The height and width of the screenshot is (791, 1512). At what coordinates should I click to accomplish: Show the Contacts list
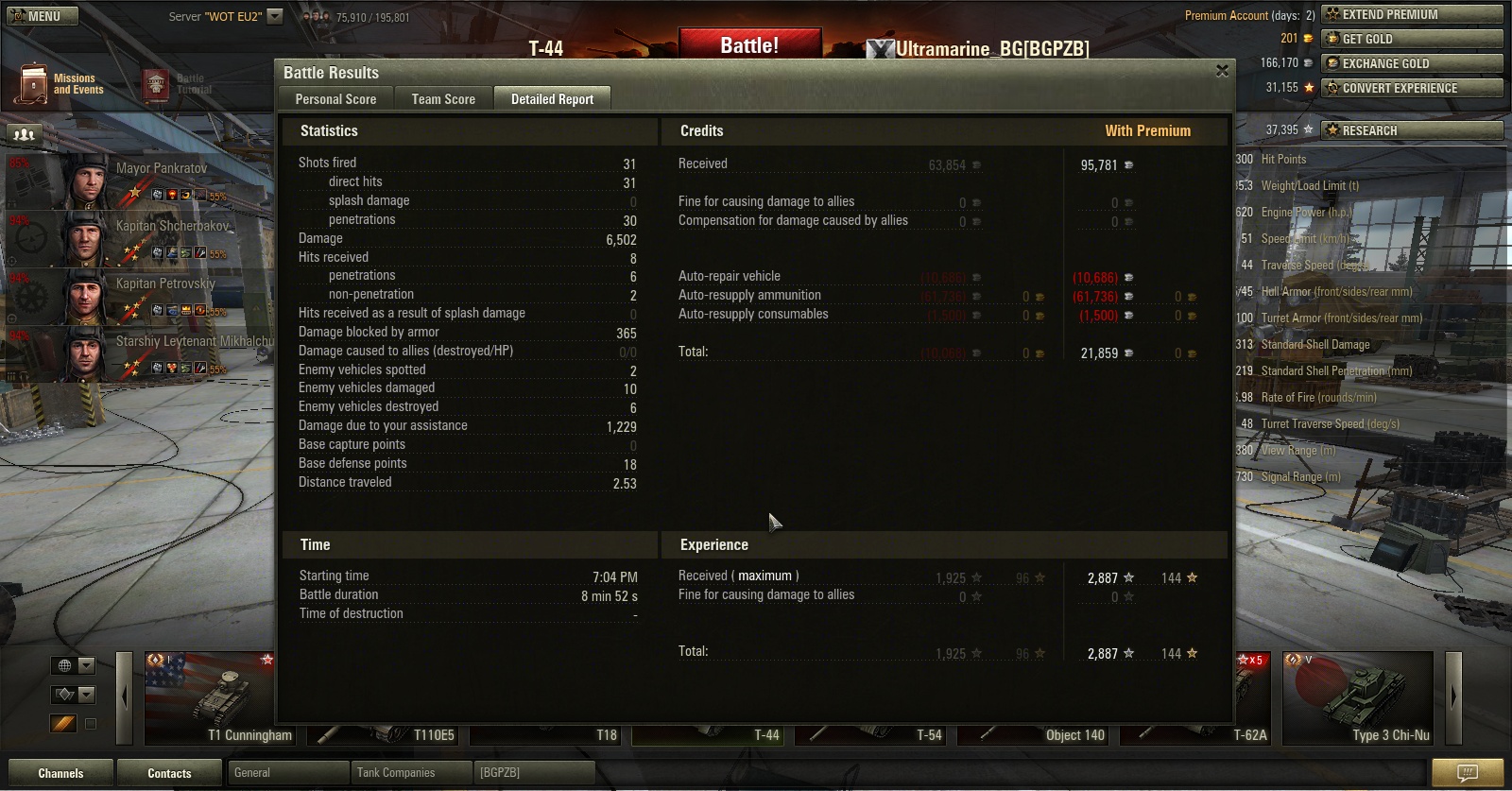pyautogui.click(x=169, y=773)
